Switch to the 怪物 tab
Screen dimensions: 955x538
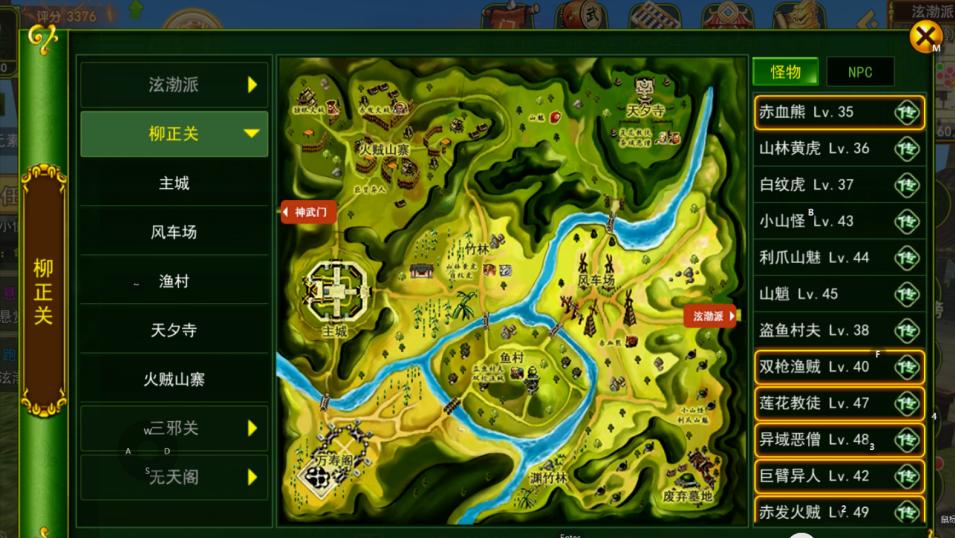785,72
